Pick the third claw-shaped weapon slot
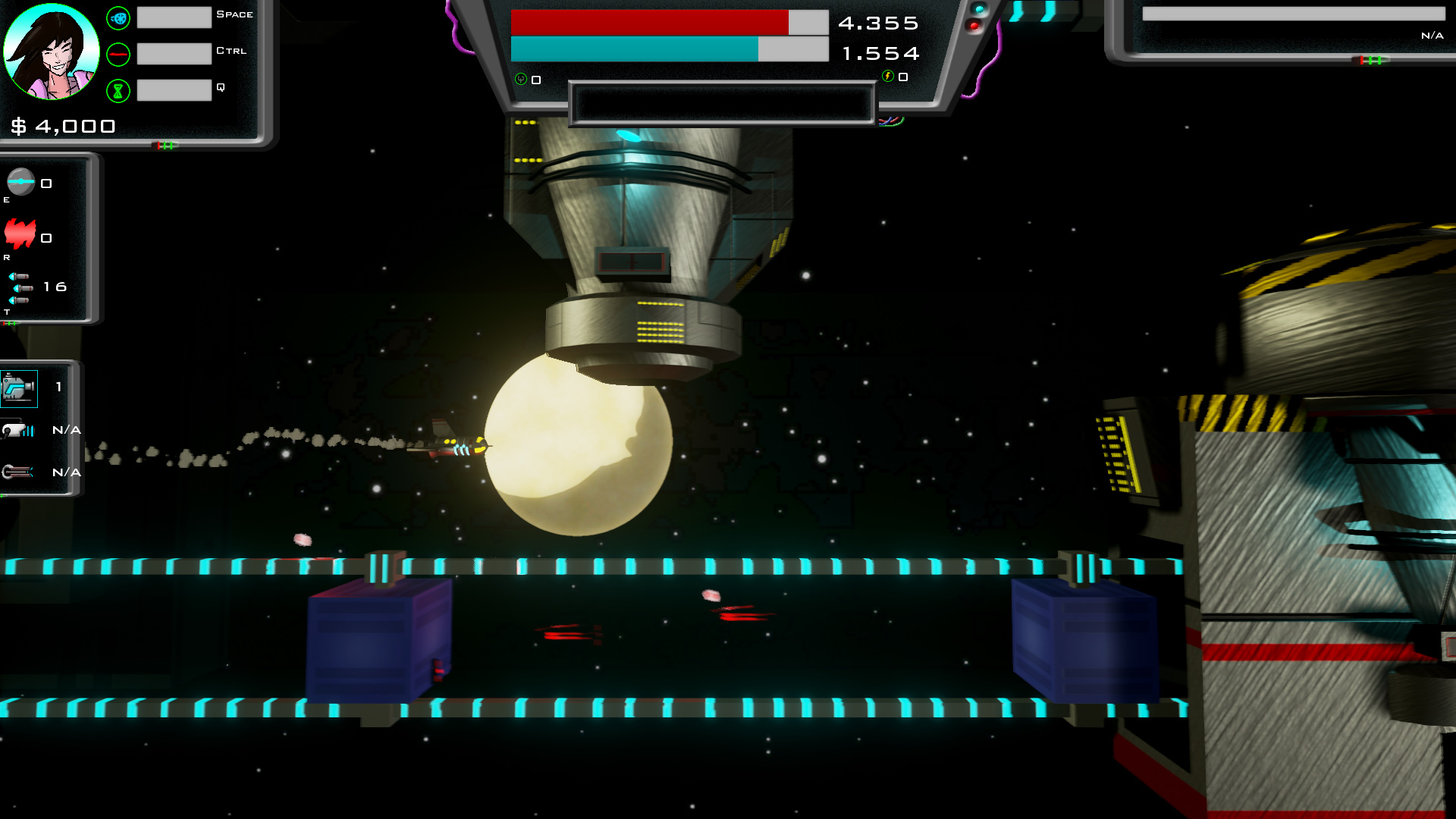This screenshot has height=819, width=1456. tap(17, 472)
